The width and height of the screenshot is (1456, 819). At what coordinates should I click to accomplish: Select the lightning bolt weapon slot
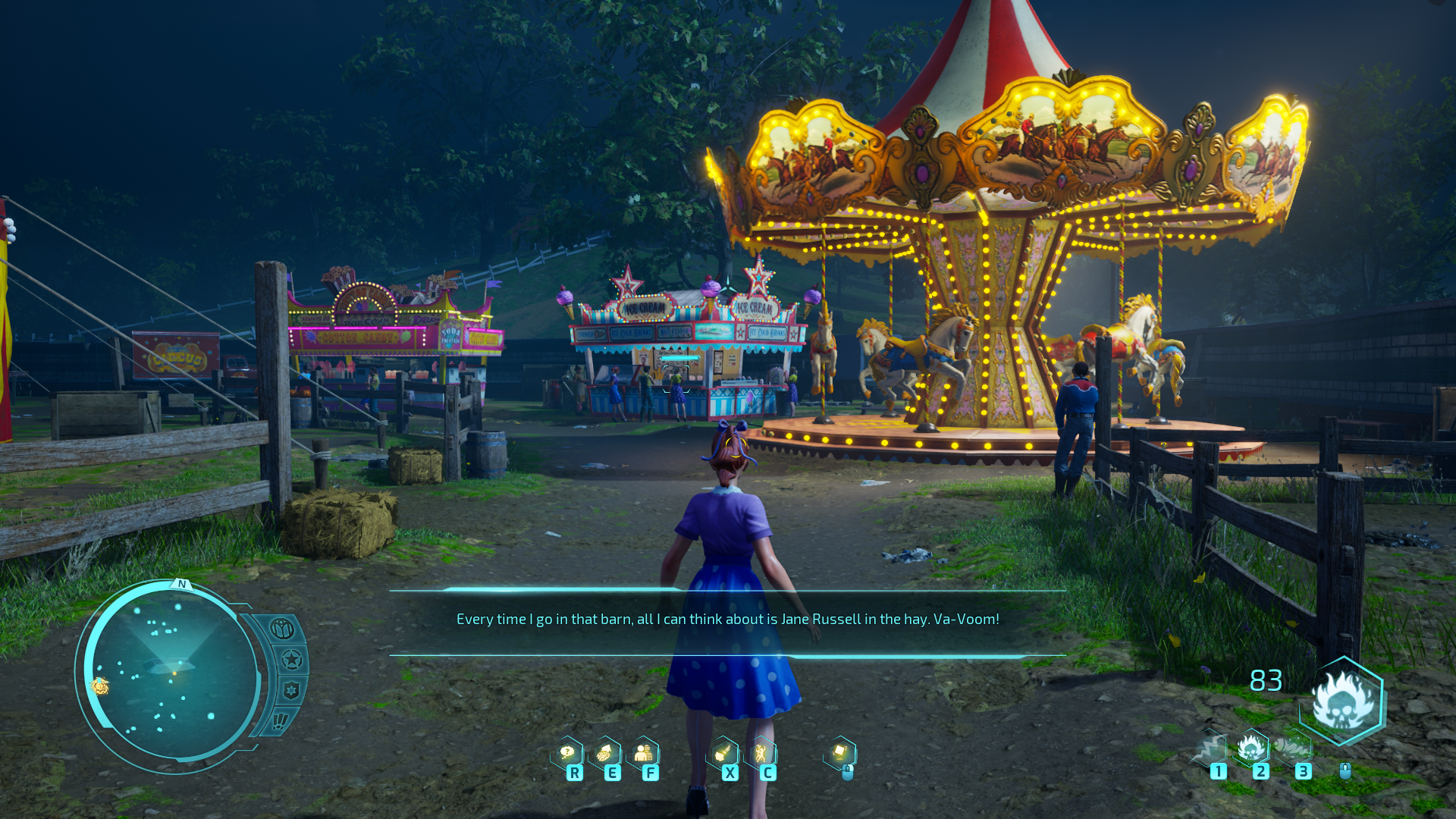pos(1209,749)
